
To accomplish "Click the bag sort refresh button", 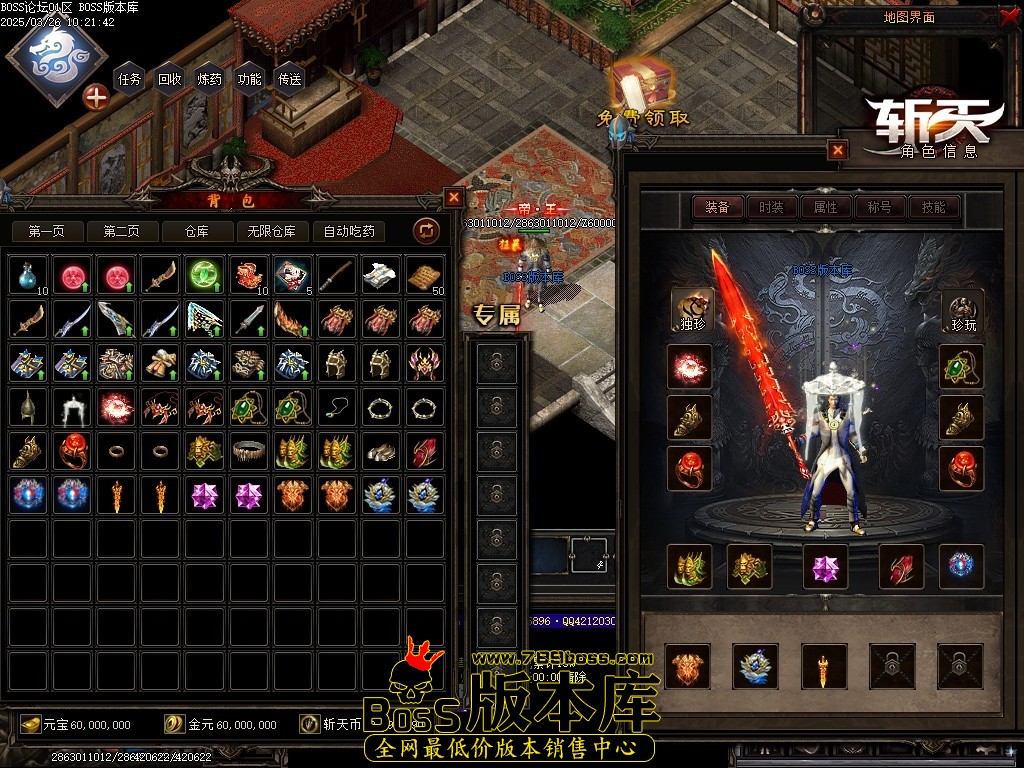I will 426,231.
